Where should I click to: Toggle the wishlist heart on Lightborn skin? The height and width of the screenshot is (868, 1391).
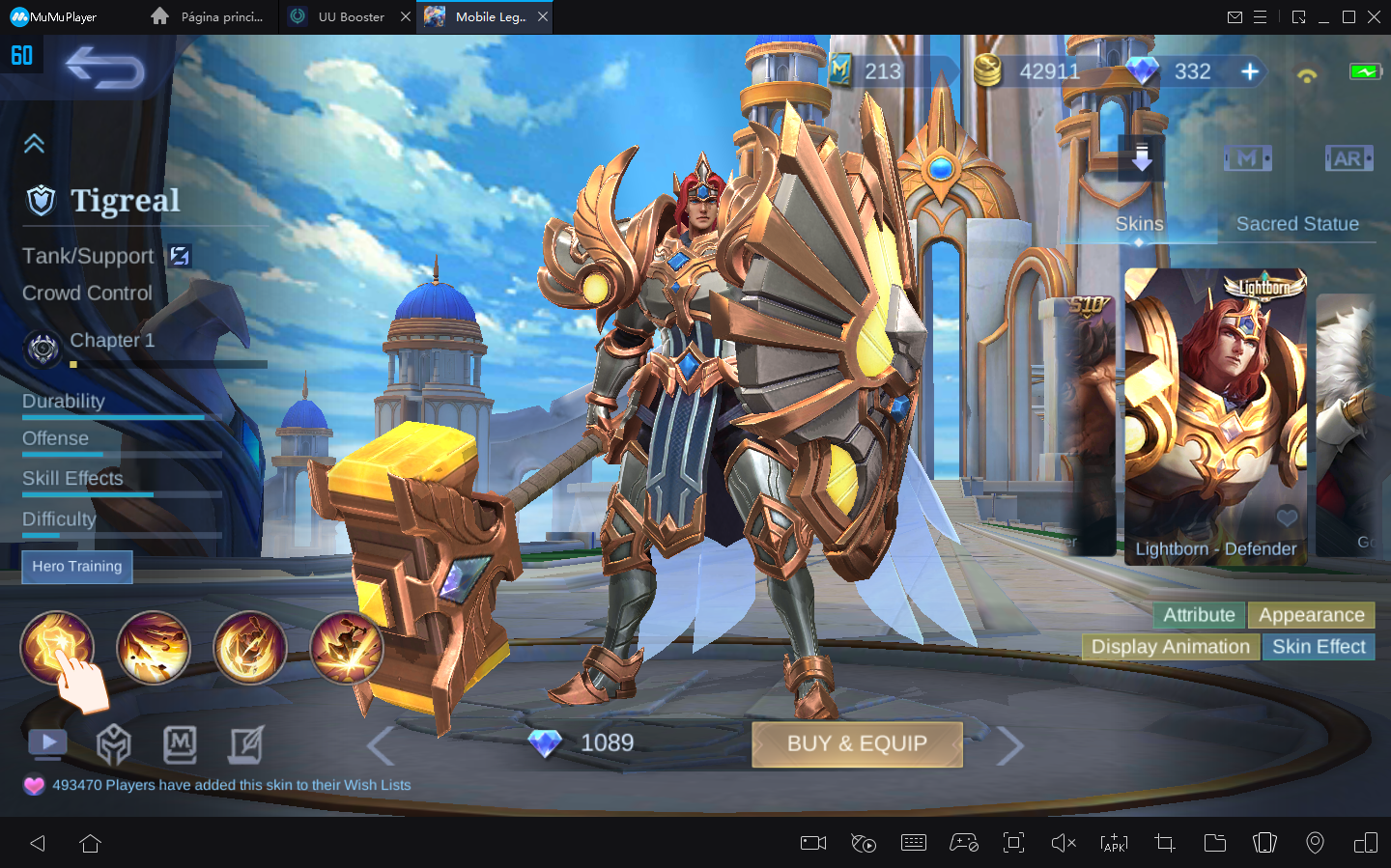tap(1288, 518)
